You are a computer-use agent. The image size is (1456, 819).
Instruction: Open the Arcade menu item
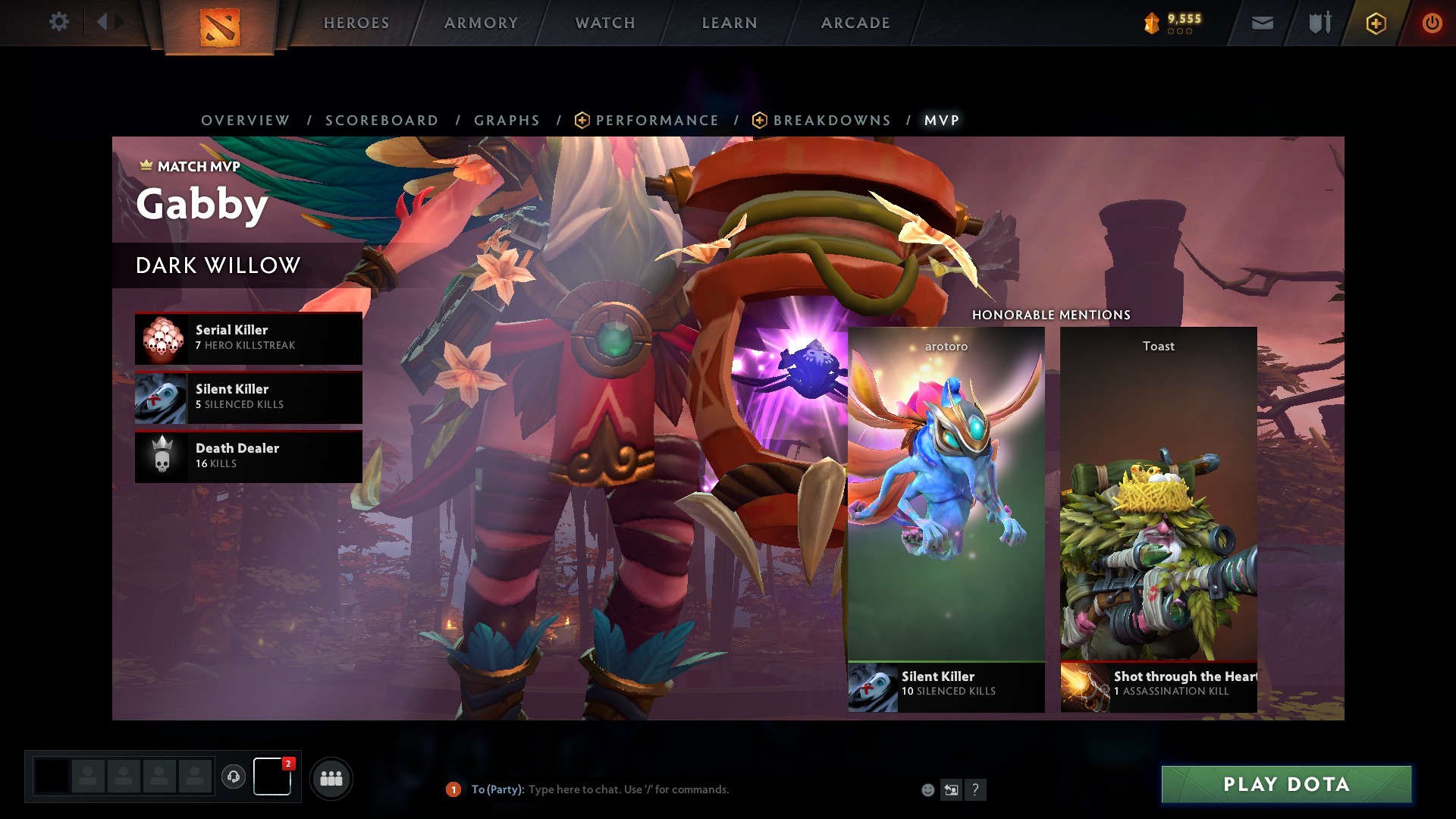[x=855, y=23]
